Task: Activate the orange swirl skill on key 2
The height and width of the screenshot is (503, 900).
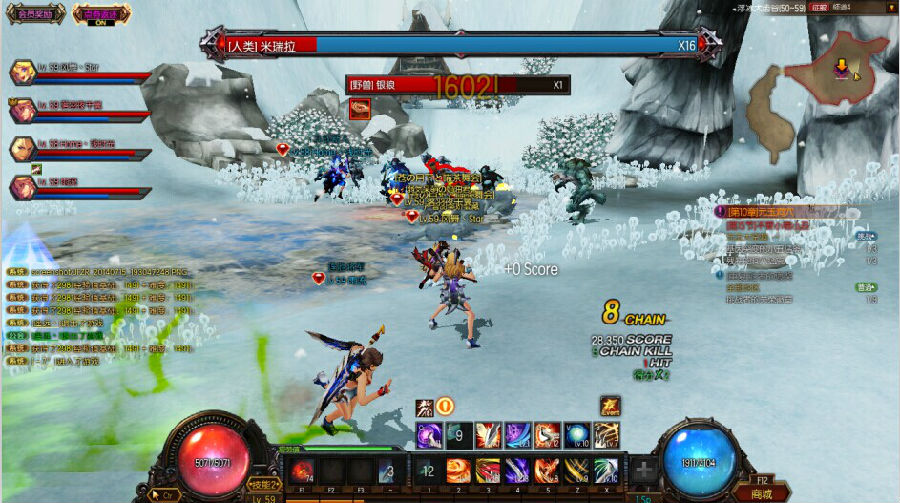Action: point(458,471)
